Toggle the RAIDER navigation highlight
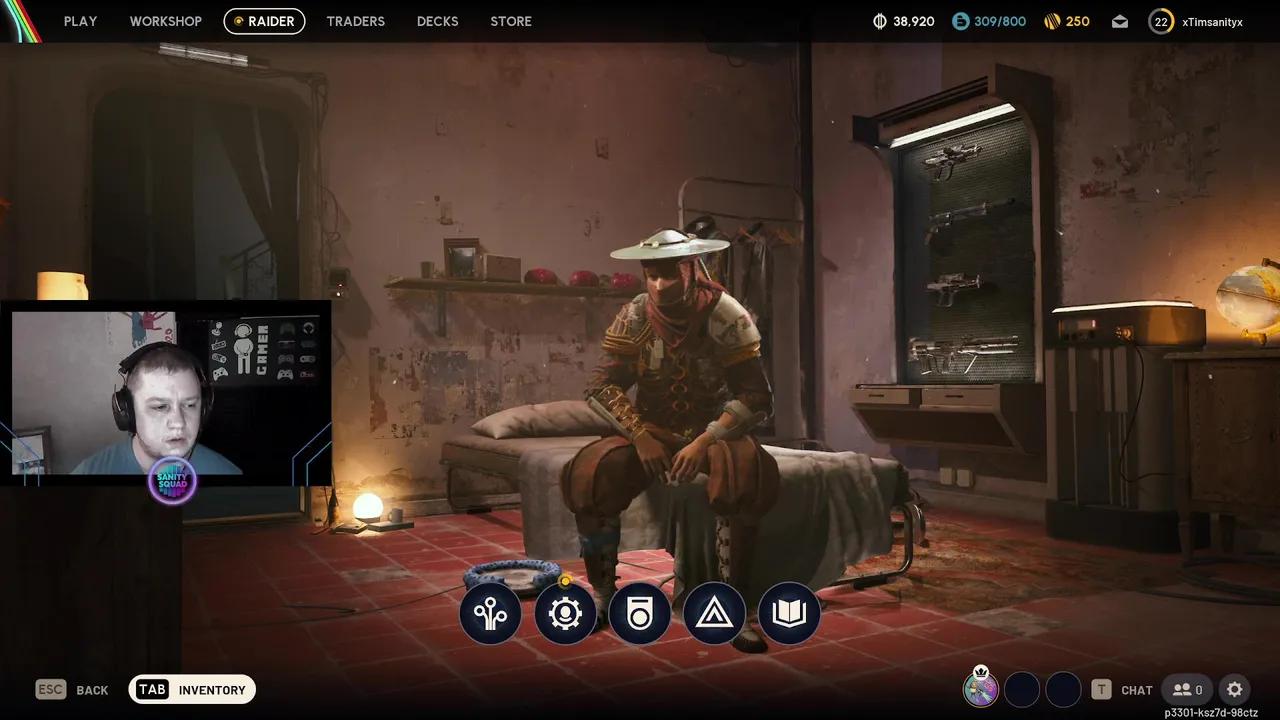 264,21
